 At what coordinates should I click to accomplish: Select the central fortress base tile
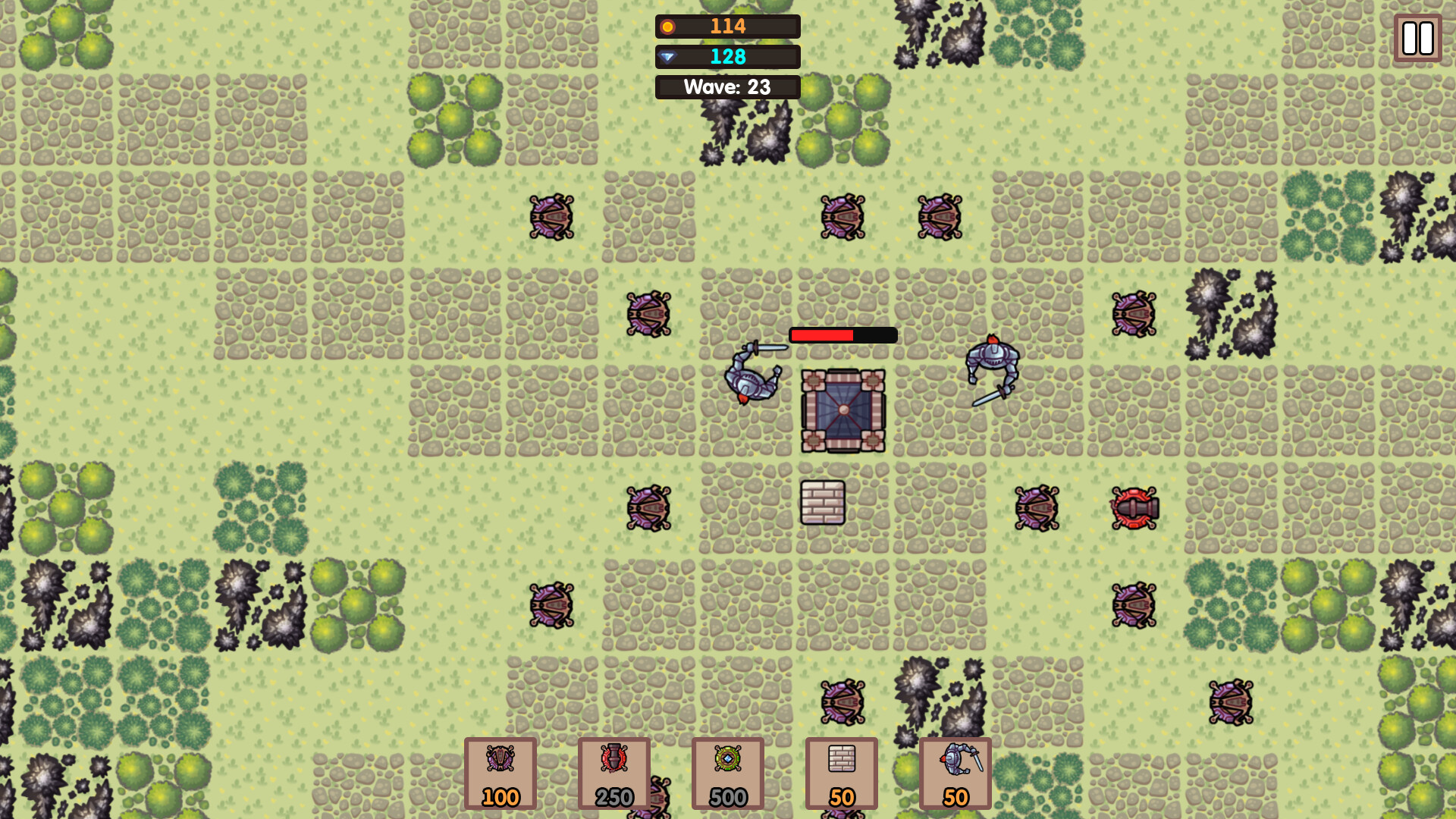(843, 408)
